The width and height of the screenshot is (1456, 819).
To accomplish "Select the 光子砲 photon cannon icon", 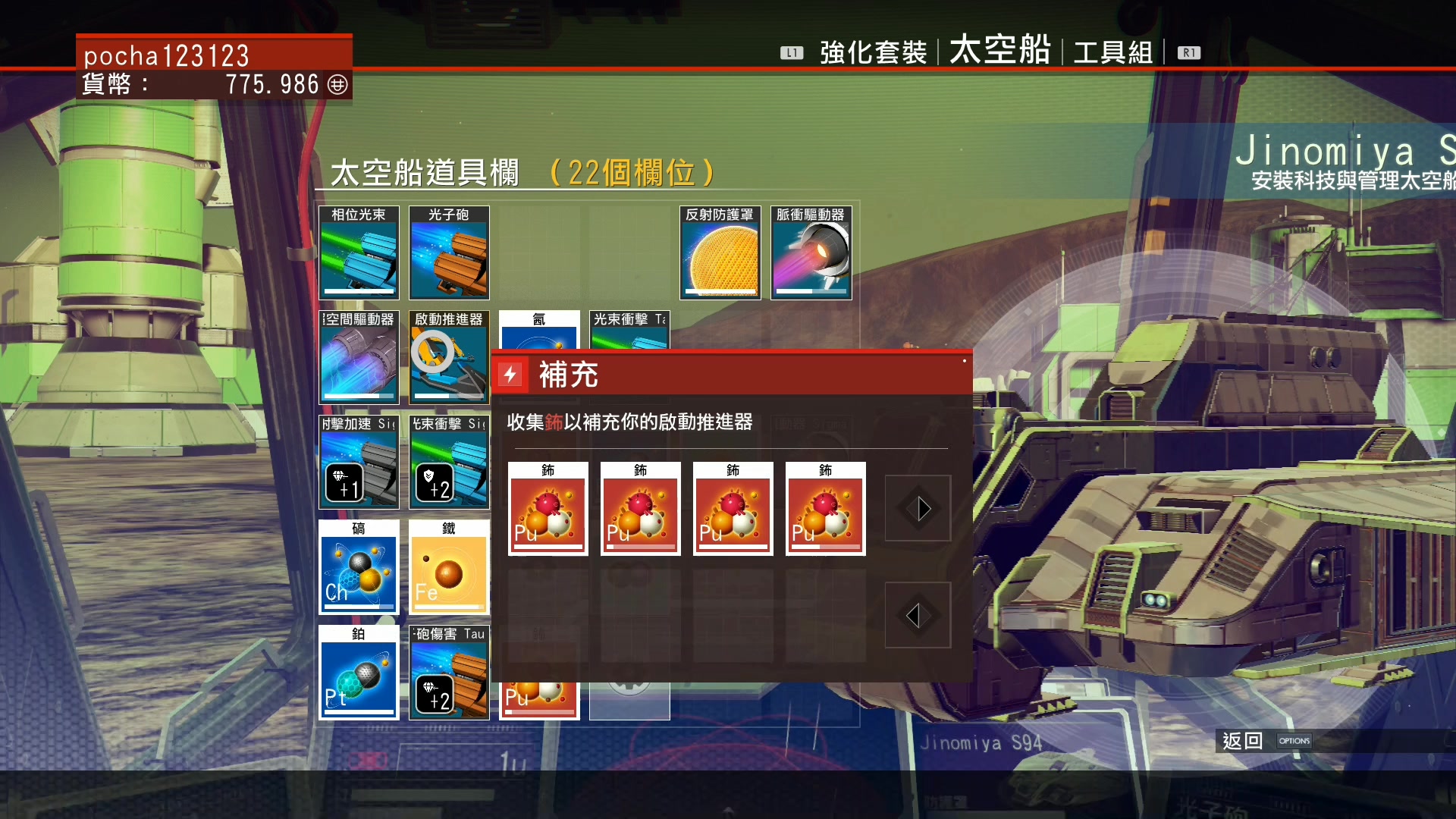I will (449, 254).
